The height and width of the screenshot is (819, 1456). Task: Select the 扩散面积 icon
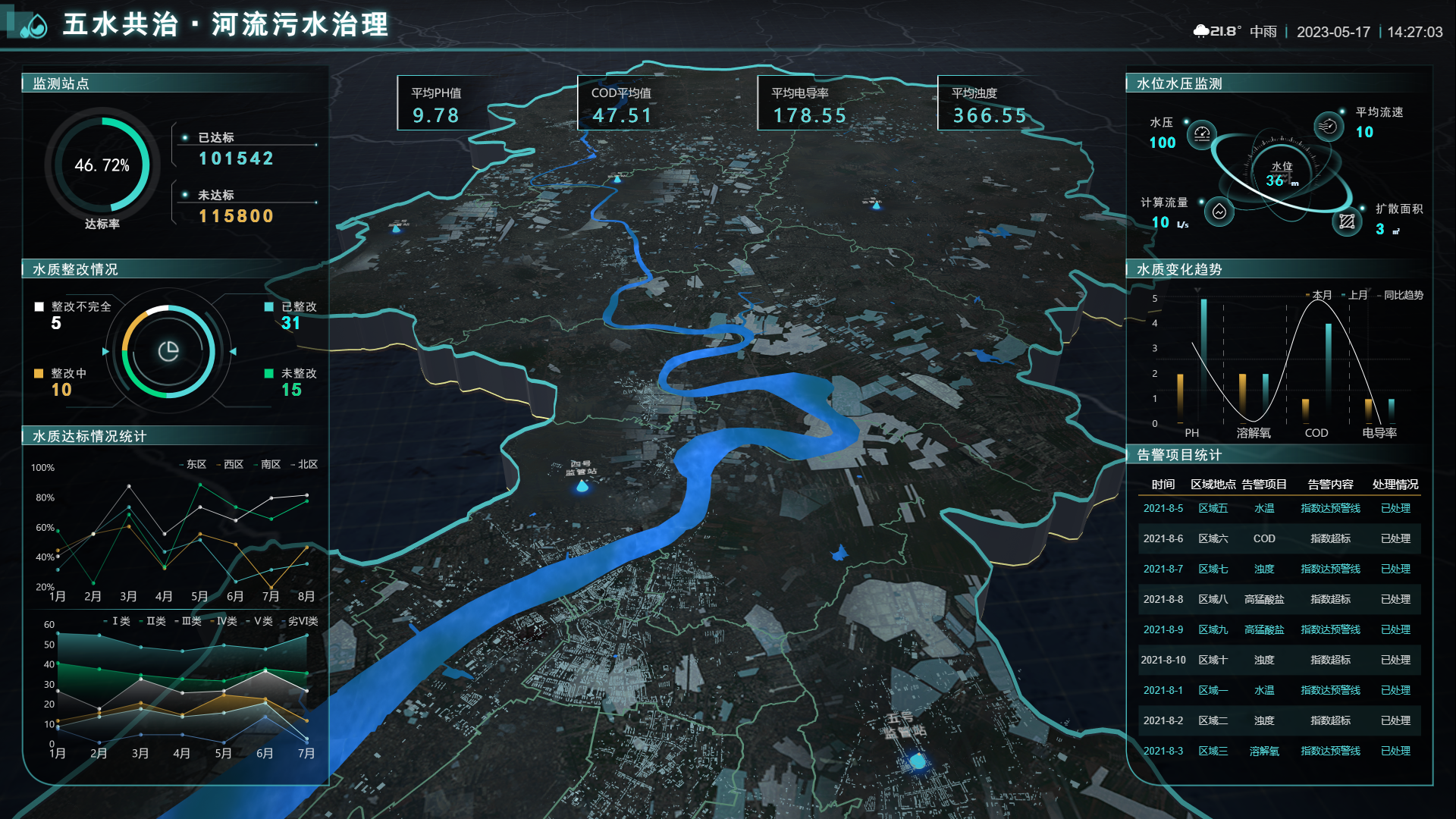[1347, 221]
